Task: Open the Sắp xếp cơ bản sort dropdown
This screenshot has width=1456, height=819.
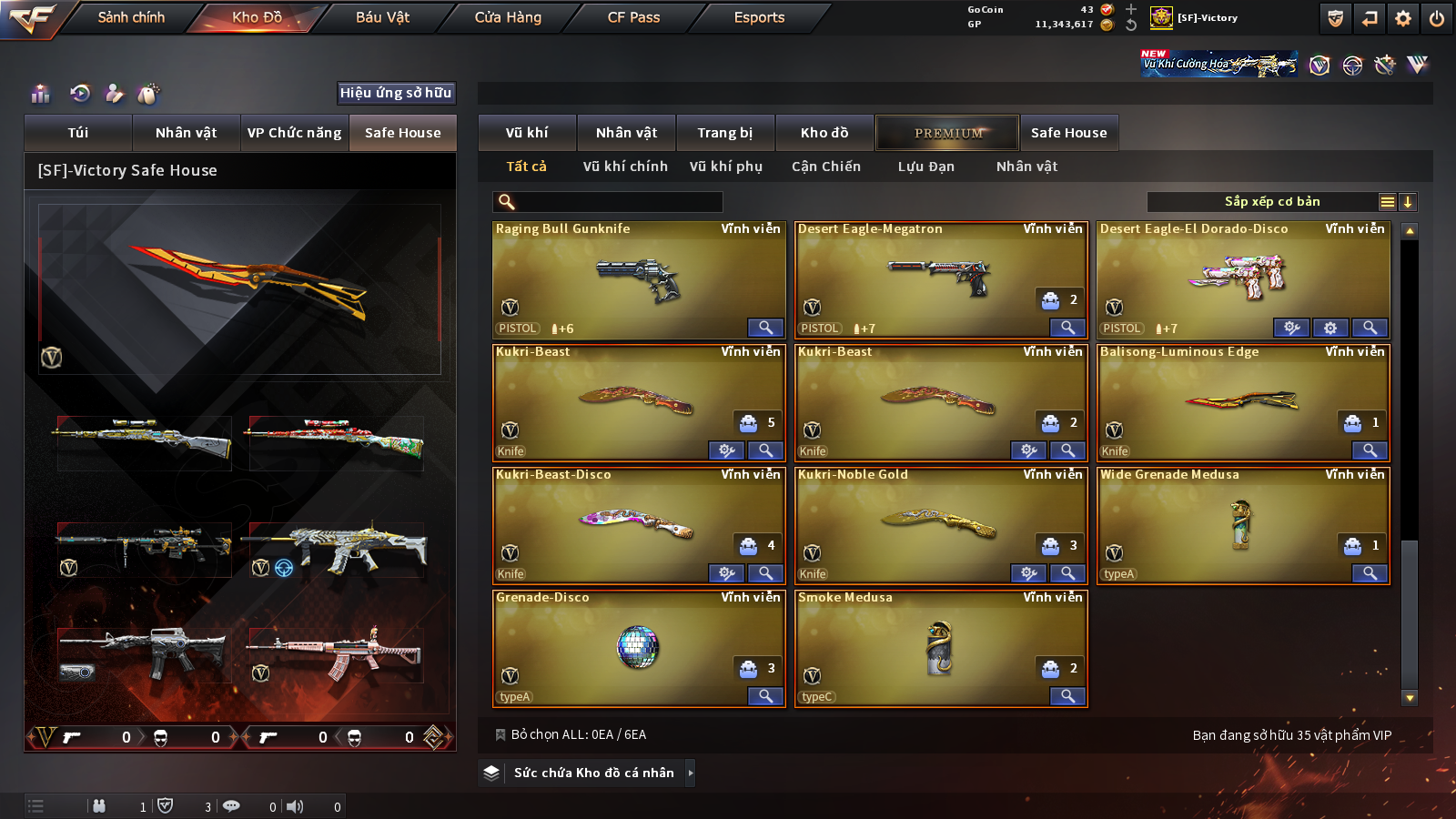Action: [1271, 202]
